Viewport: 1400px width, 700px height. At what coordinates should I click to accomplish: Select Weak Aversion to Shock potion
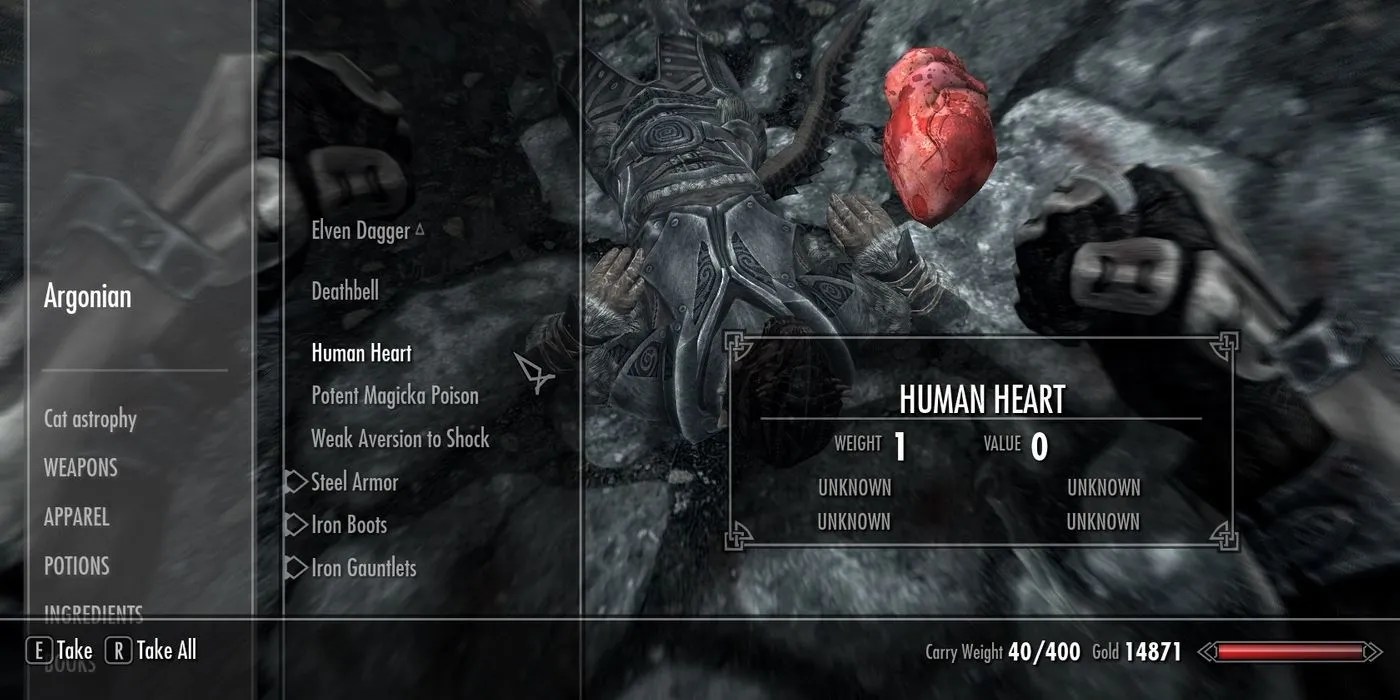[400, 439]
